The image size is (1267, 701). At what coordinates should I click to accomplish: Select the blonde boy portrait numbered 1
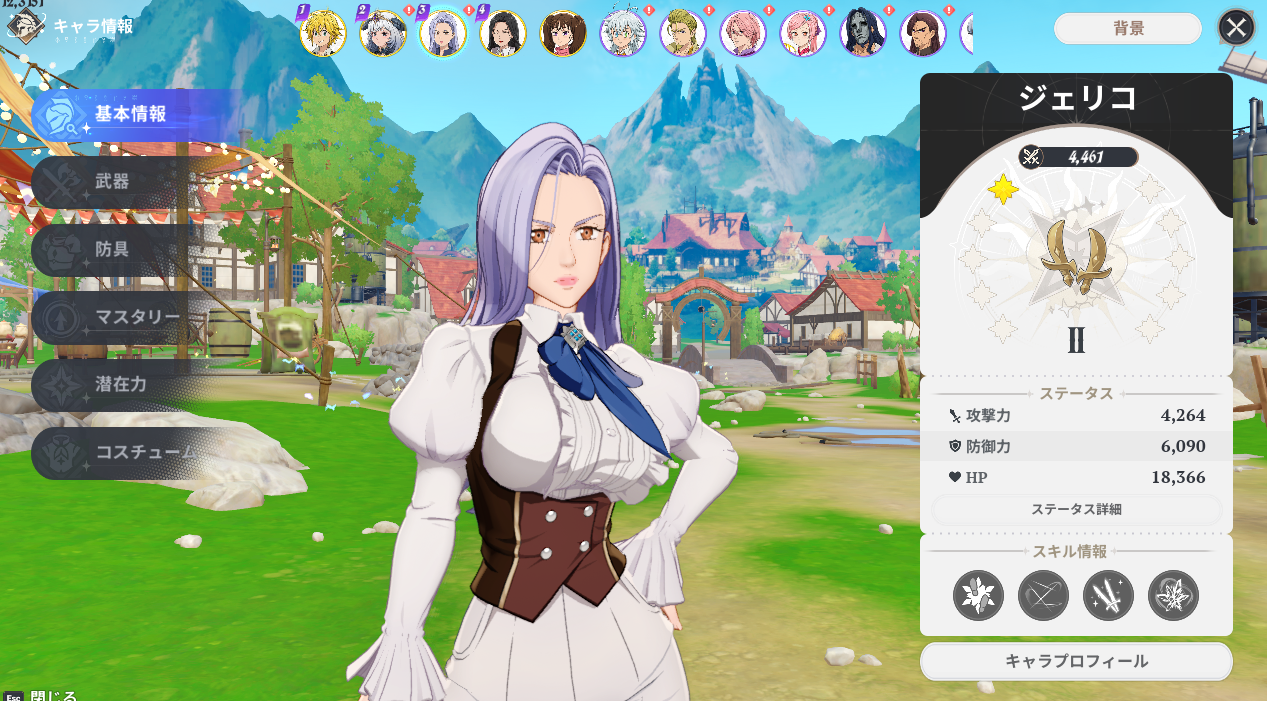point(323,34)
